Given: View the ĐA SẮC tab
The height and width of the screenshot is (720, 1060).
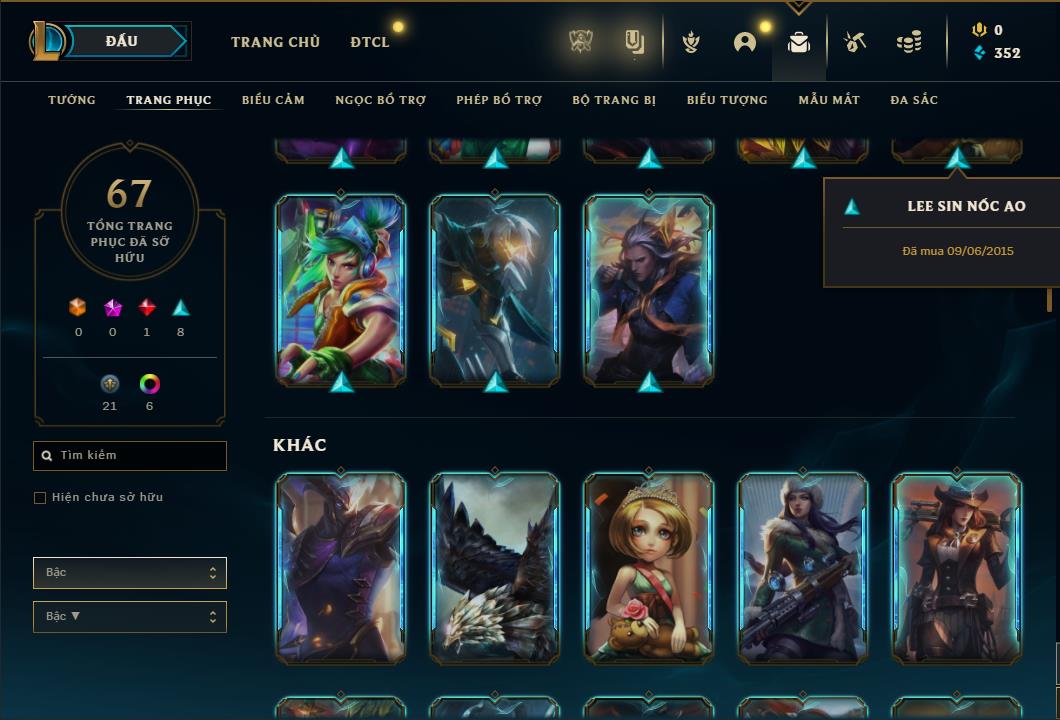Looking at the screenshot, I should click(x=914, y=100).
